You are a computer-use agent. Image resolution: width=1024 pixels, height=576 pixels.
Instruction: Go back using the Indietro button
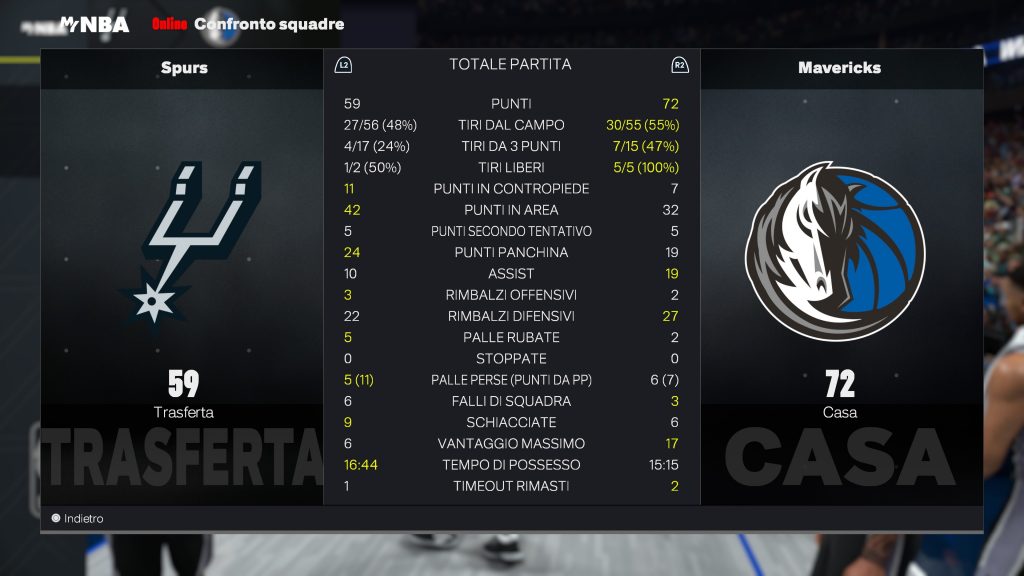78,519
